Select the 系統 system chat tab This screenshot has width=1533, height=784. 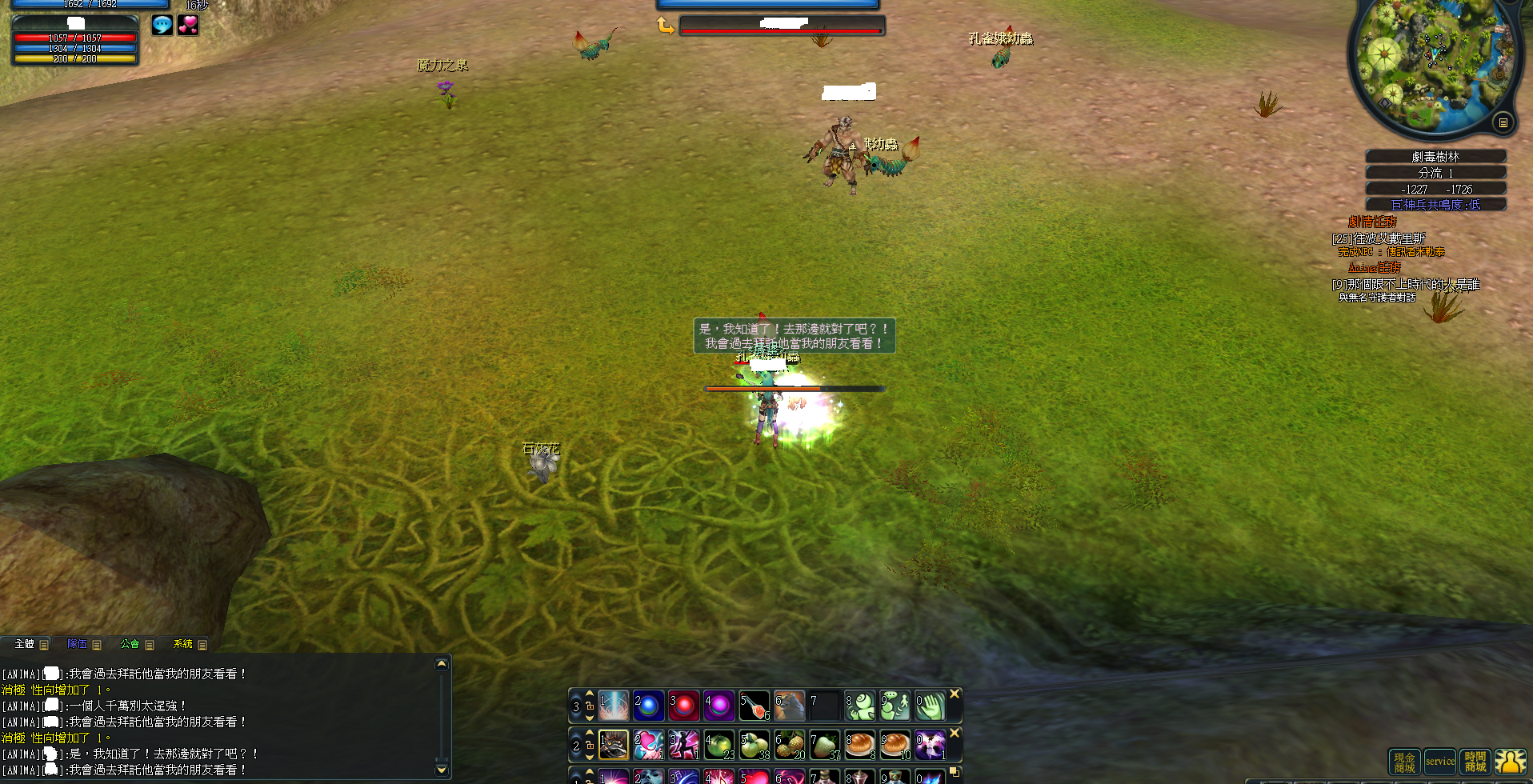click(x=183, y=644)
